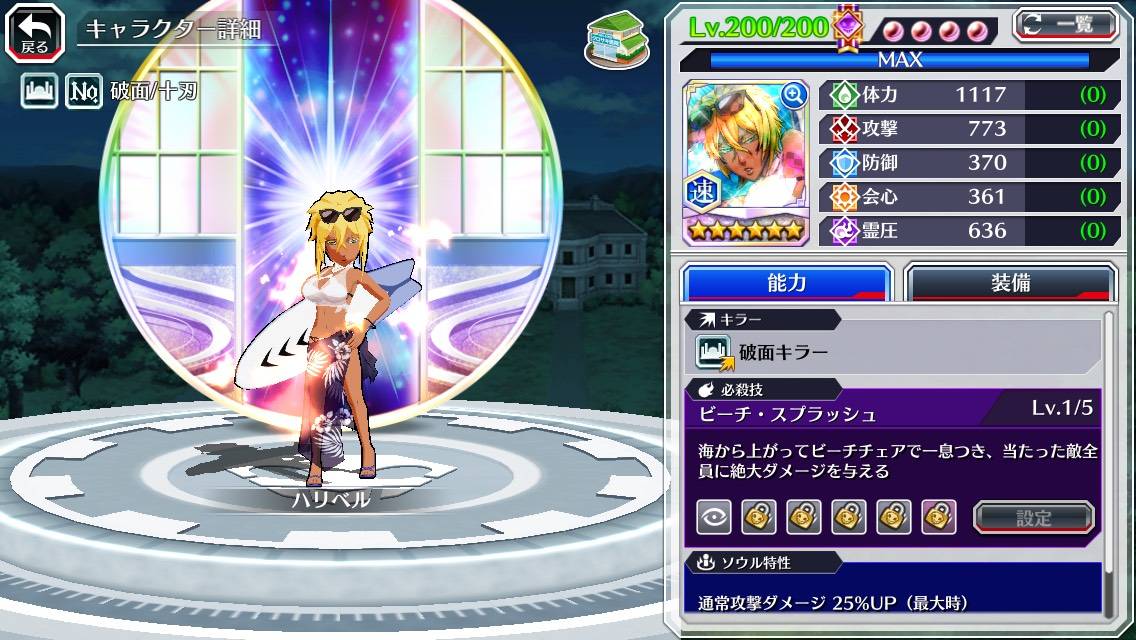The width and height of the screenshot is (1136, 640).
Task: Switch to the 装備 tab
Action: coord(1010,283)
